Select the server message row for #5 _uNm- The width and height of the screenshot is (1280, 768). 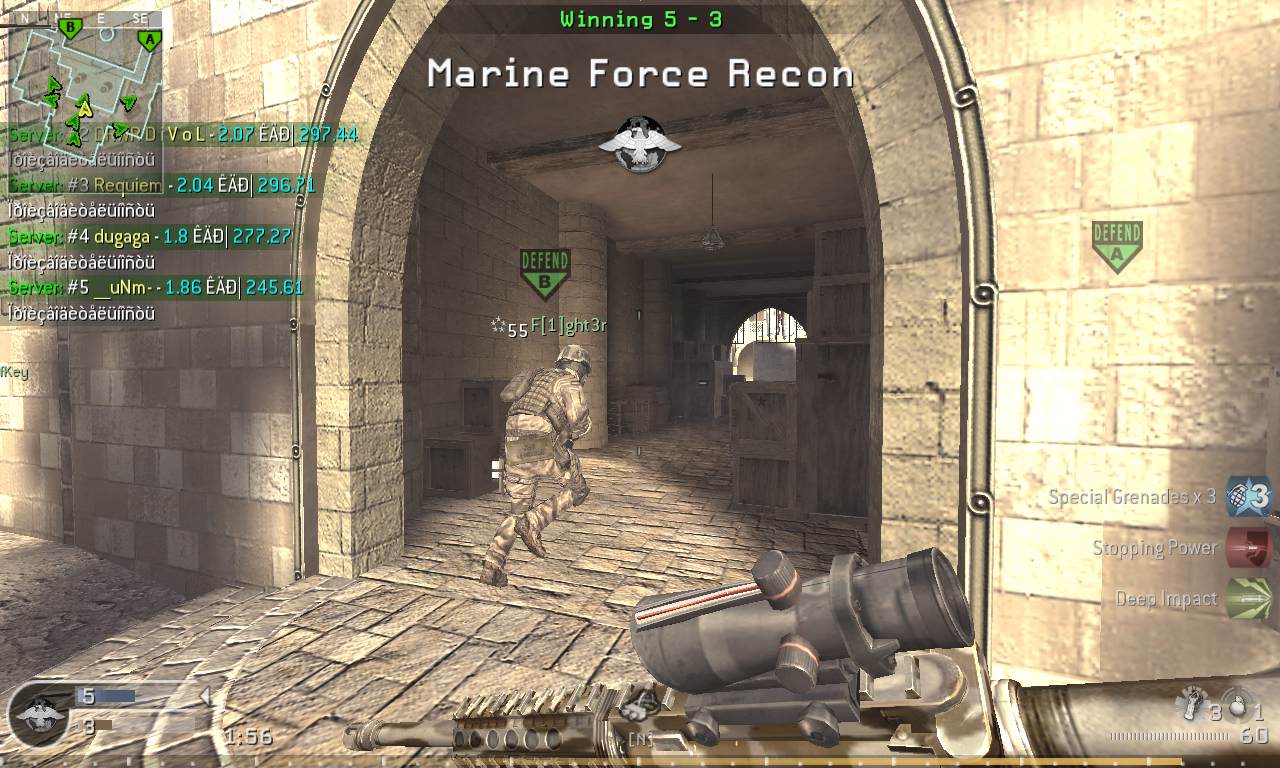155,288
